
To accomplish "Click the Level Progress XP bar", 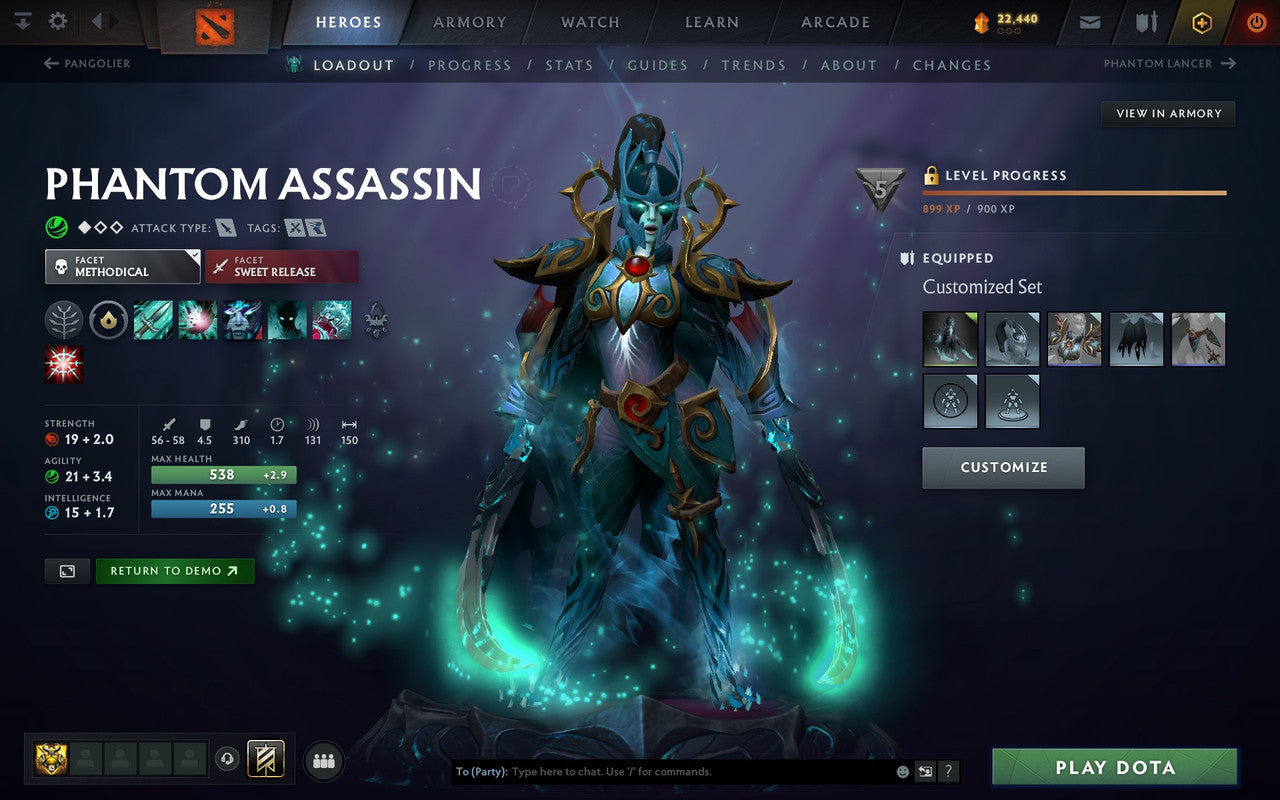I will click(x=1074, y=193).
